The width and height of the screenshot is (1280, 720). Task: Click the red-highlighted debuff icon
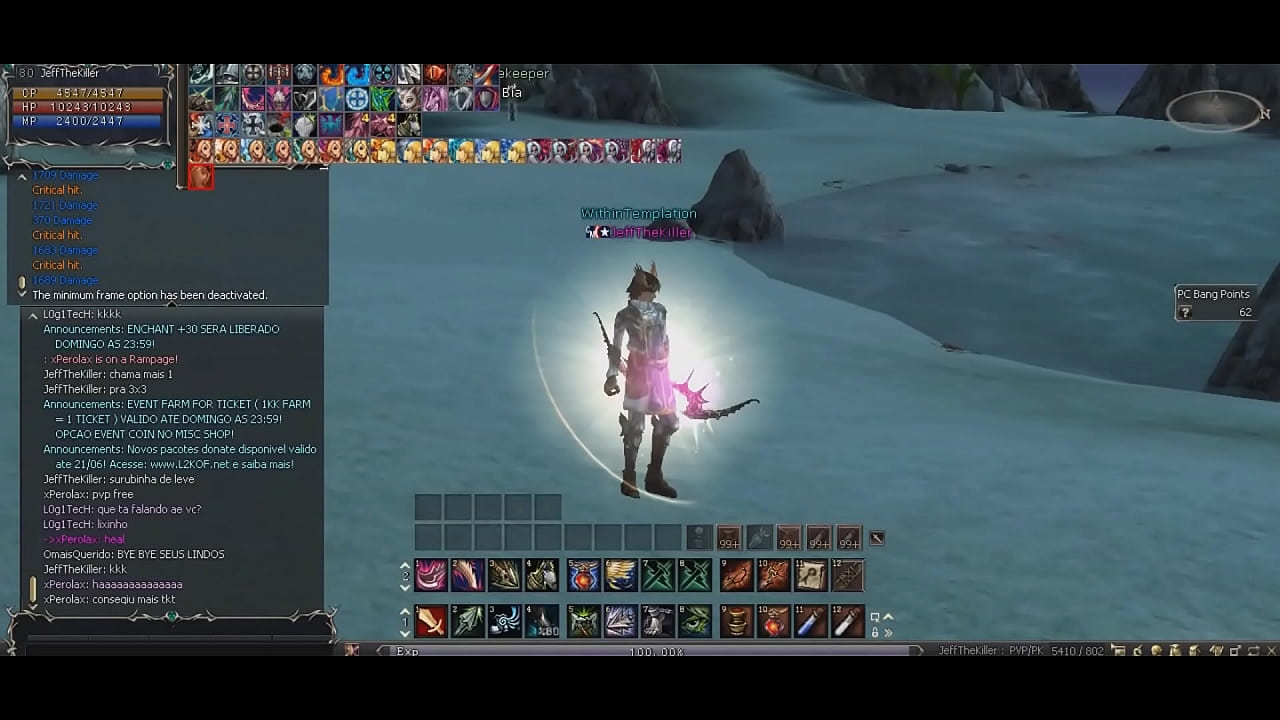point(201,177)
